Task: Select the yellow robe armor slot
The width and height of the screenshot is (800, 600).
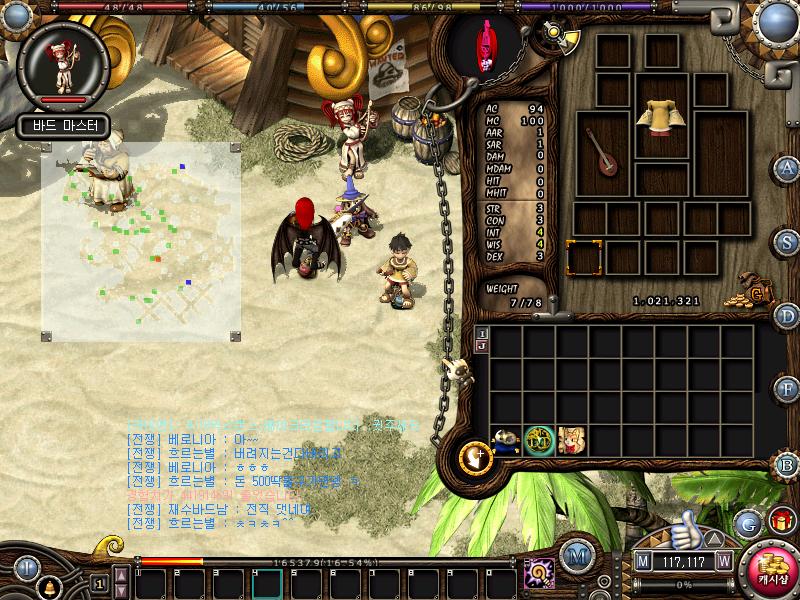Action: coord(661,116)
